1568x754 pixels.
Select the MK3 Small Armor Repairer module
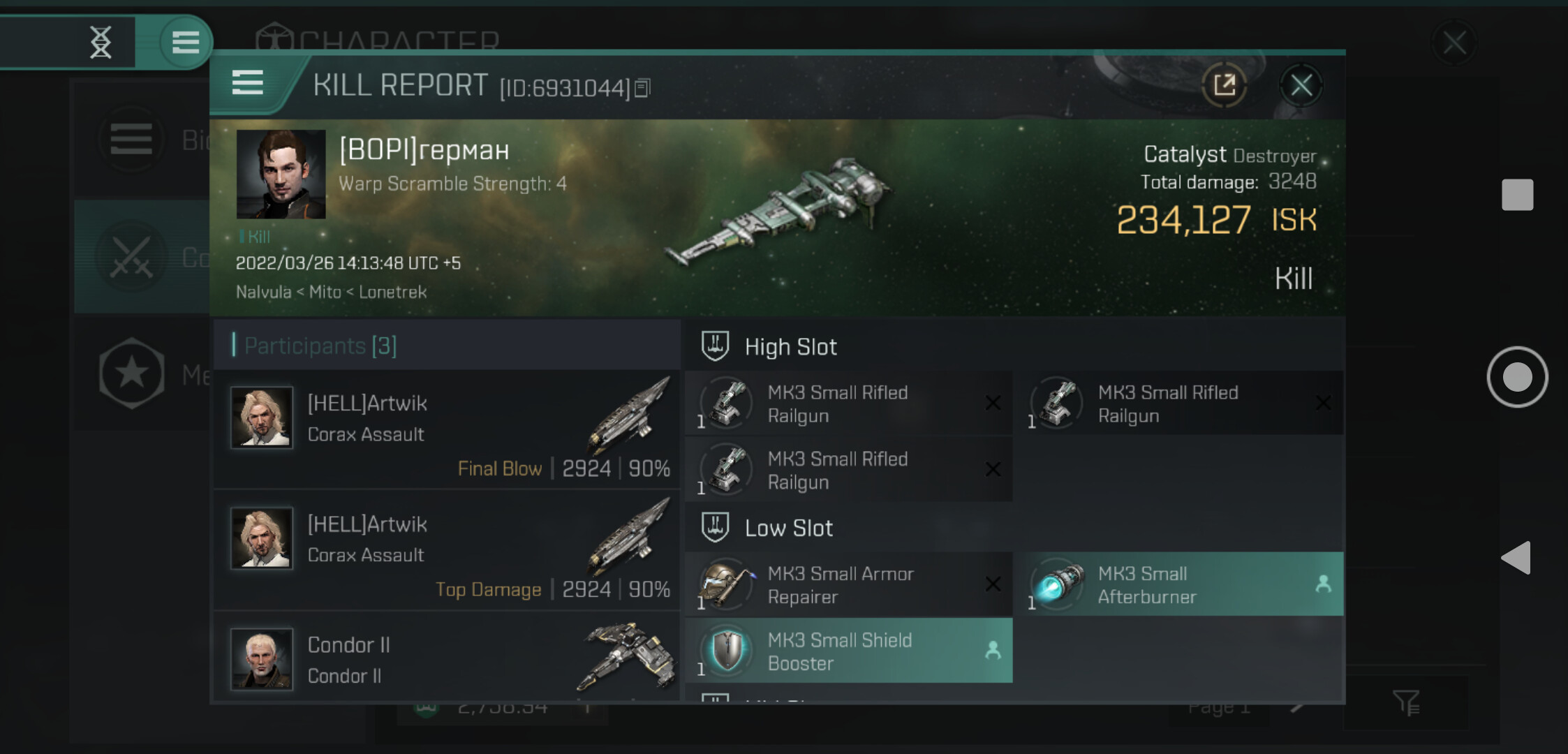click(x=849, y=584)
